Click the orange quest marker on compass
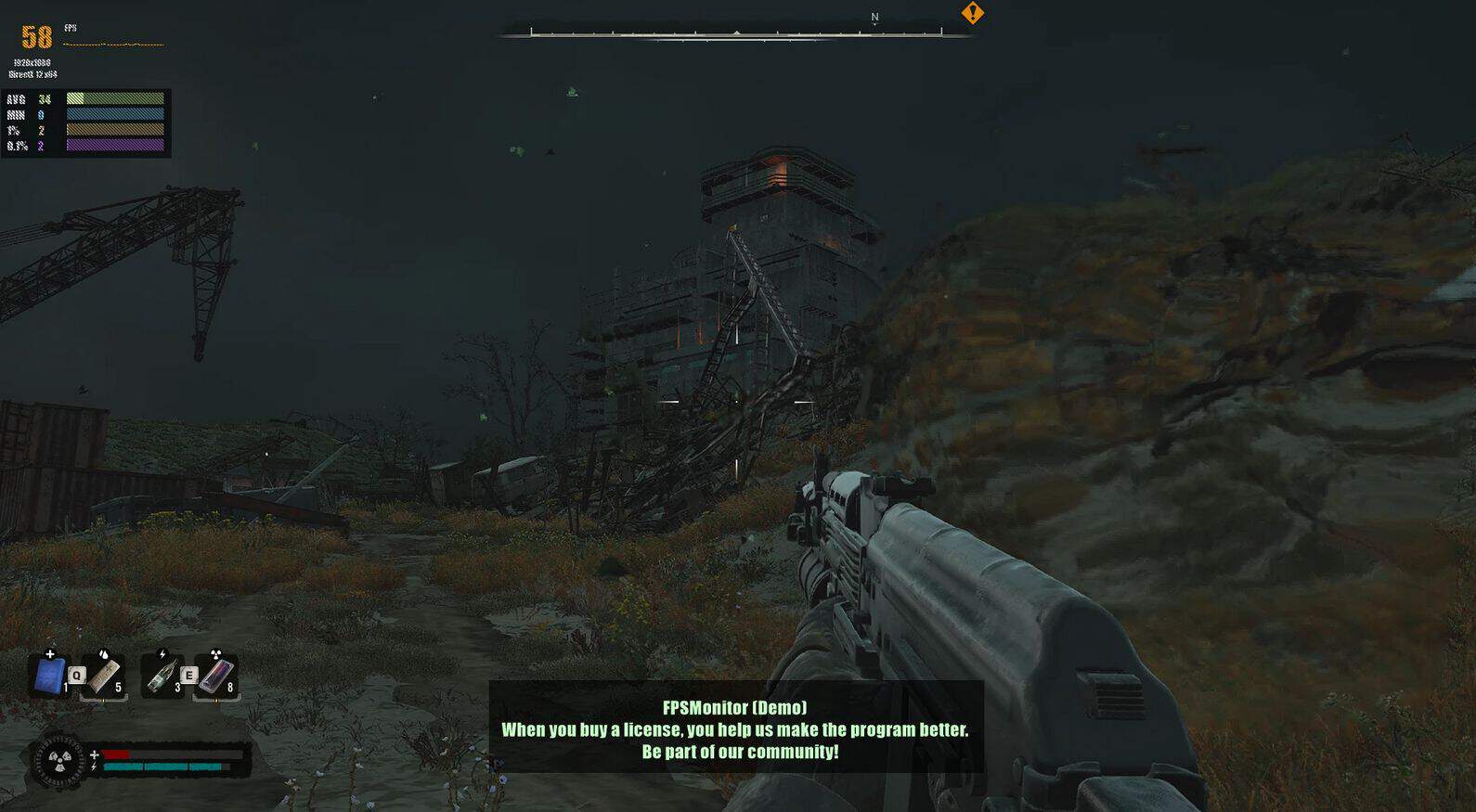The width and height of the screenshot is (1476, 812). click(x=972, y=13)
